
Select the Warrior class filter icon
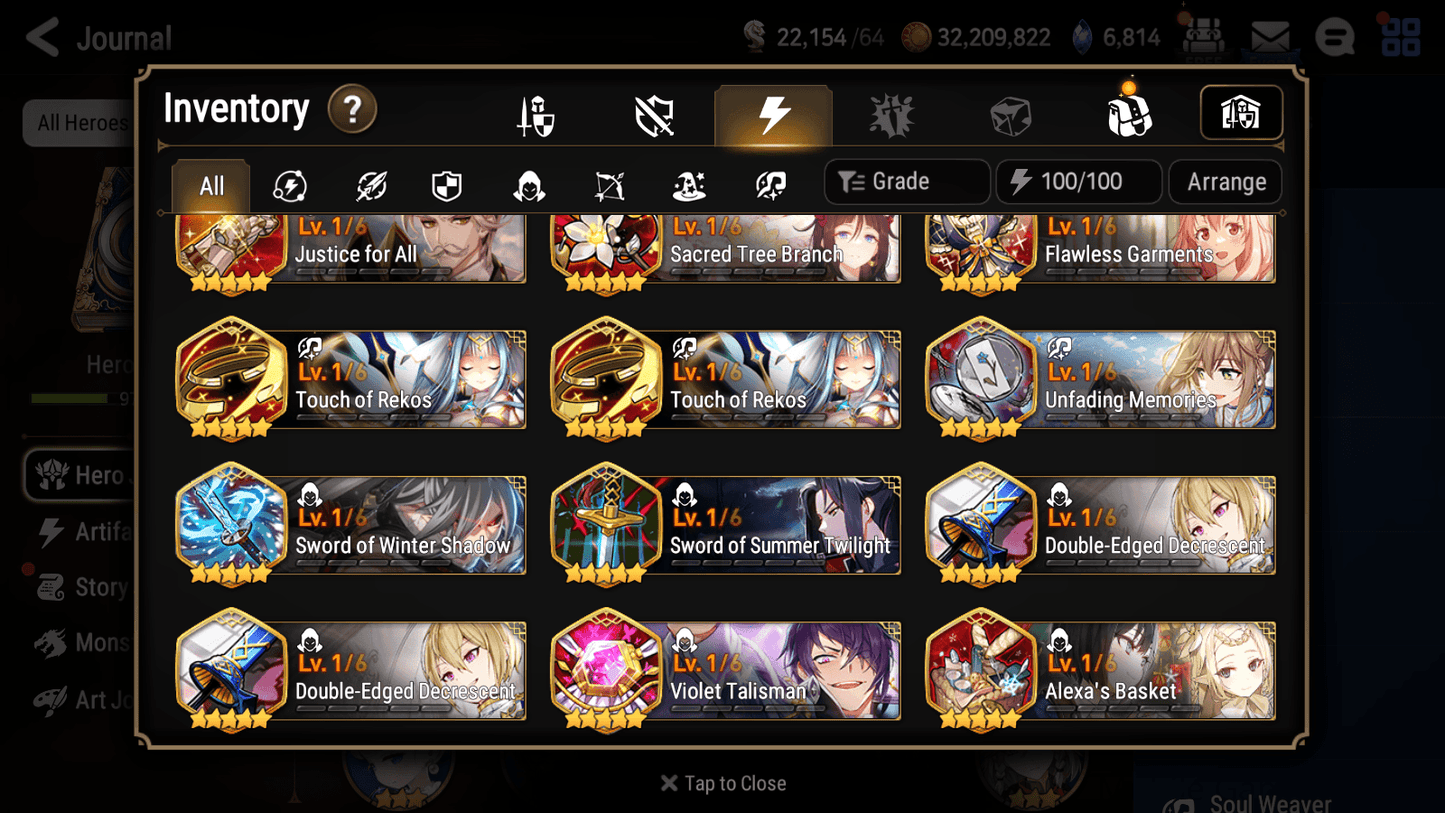369,182
